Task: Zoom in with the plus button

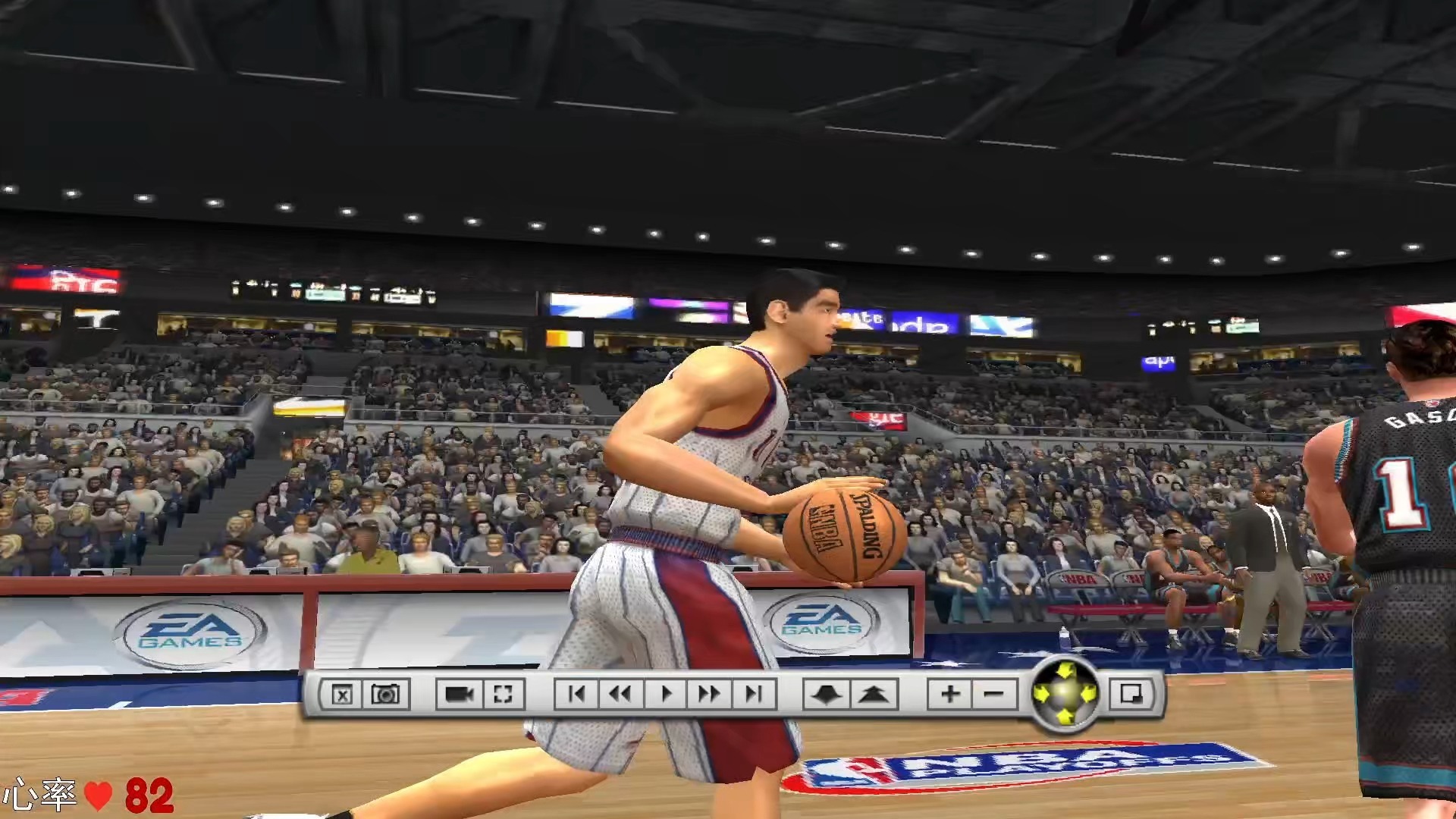Action: (x=949, y=695)
